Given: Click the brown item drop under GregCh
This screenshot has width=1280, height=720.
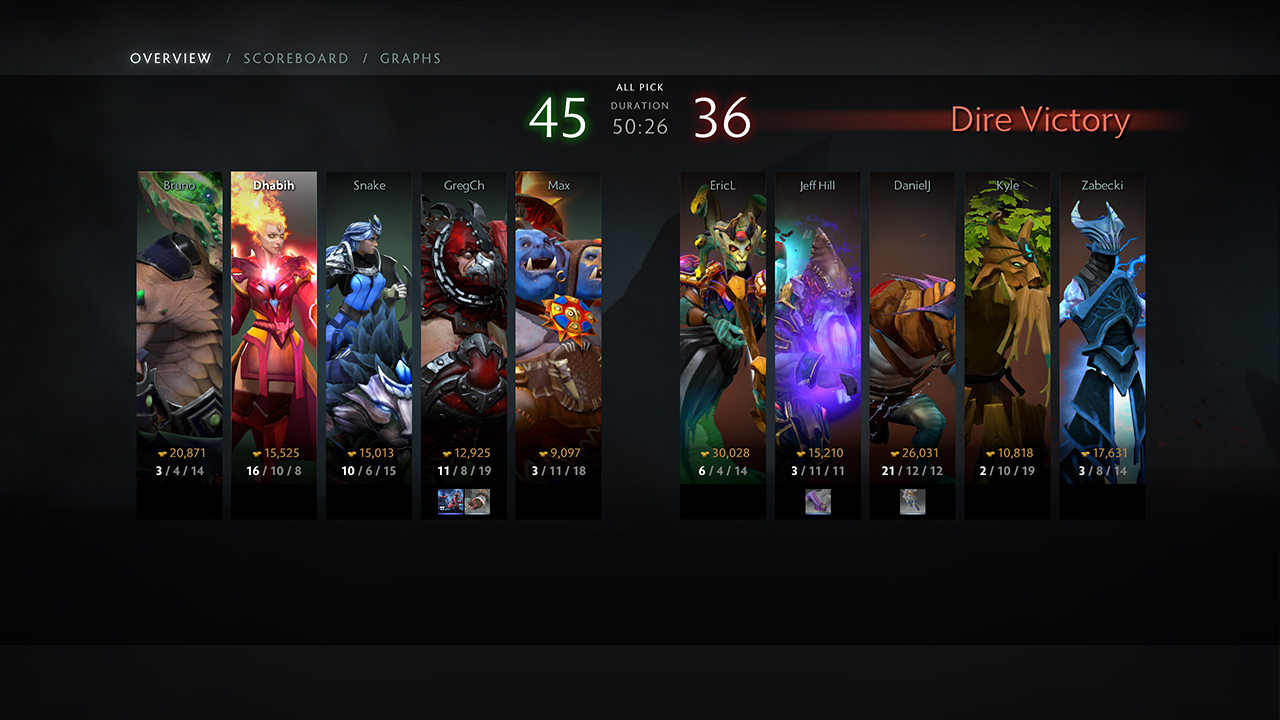Looking at the screenshot, I should click(x=478, y=502).
